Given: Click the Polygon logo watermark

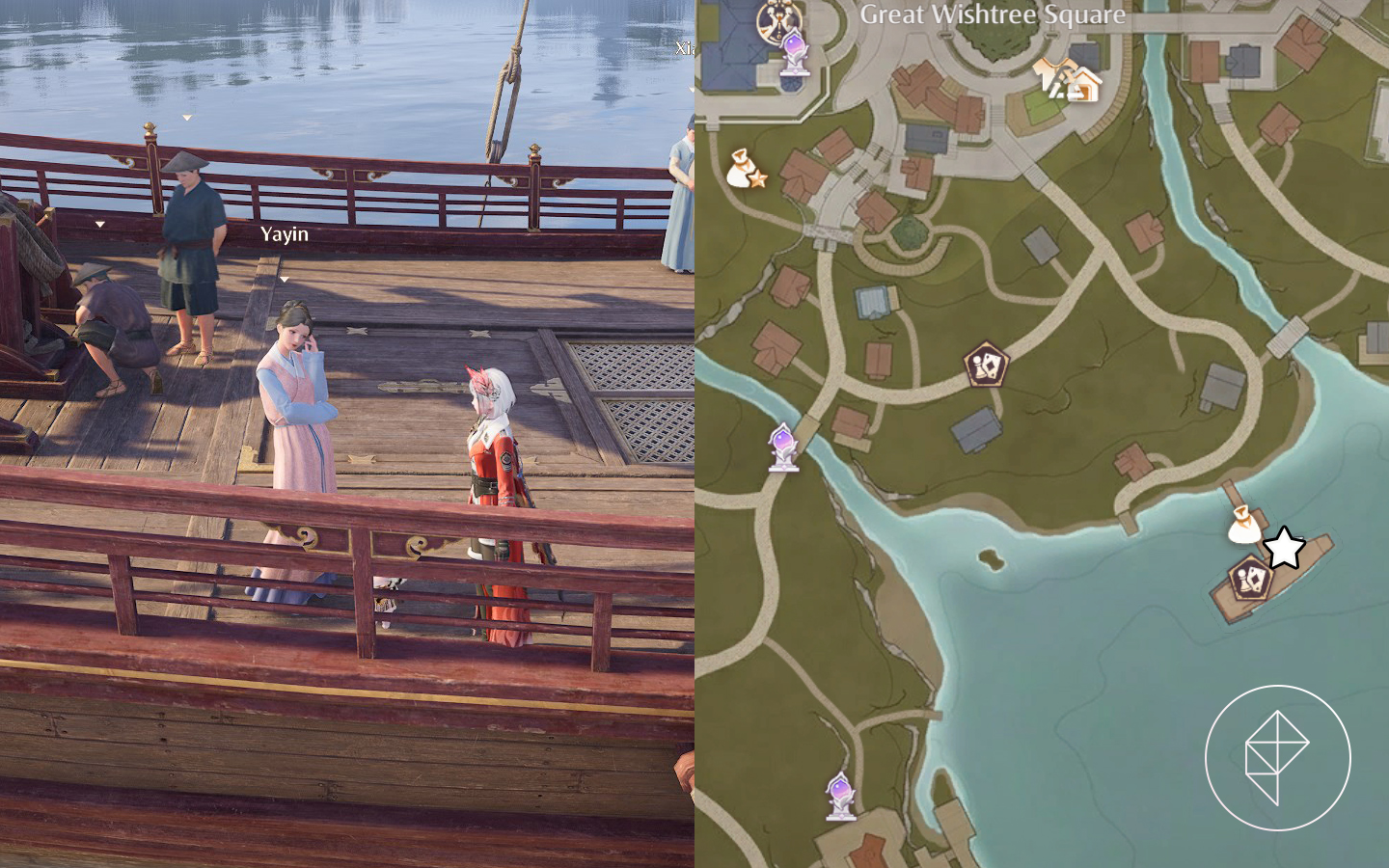Looking at the screenshot, I should click(1277, 757).
